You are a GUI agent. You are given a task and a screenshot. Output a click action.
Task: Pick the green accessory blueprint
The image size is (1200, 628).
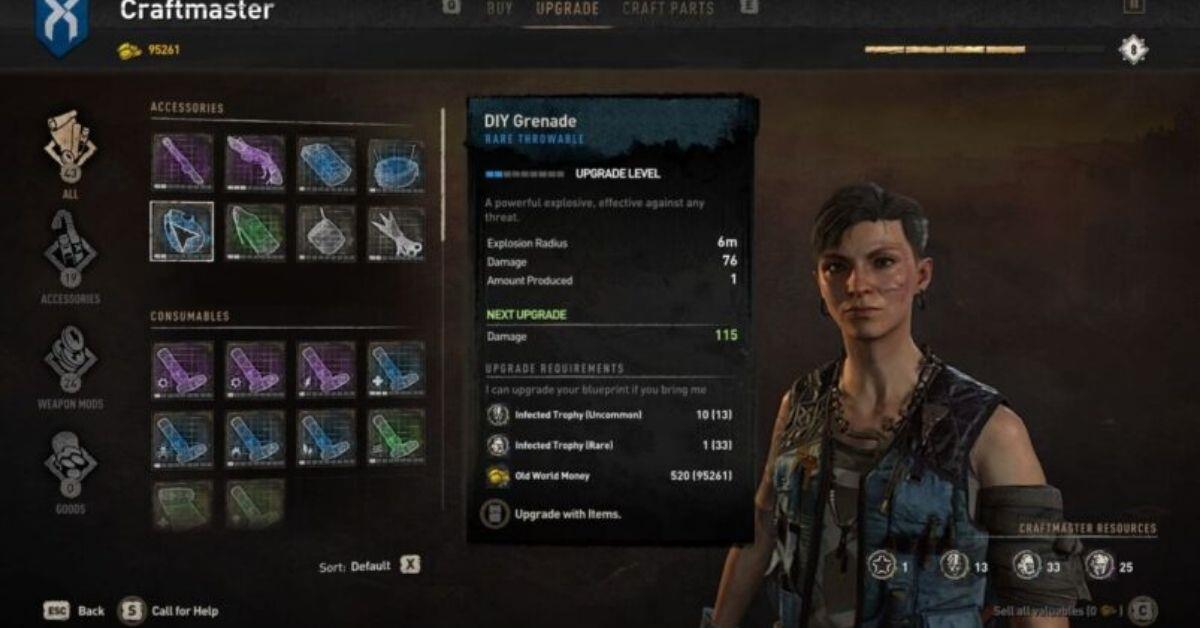point(254,231)
